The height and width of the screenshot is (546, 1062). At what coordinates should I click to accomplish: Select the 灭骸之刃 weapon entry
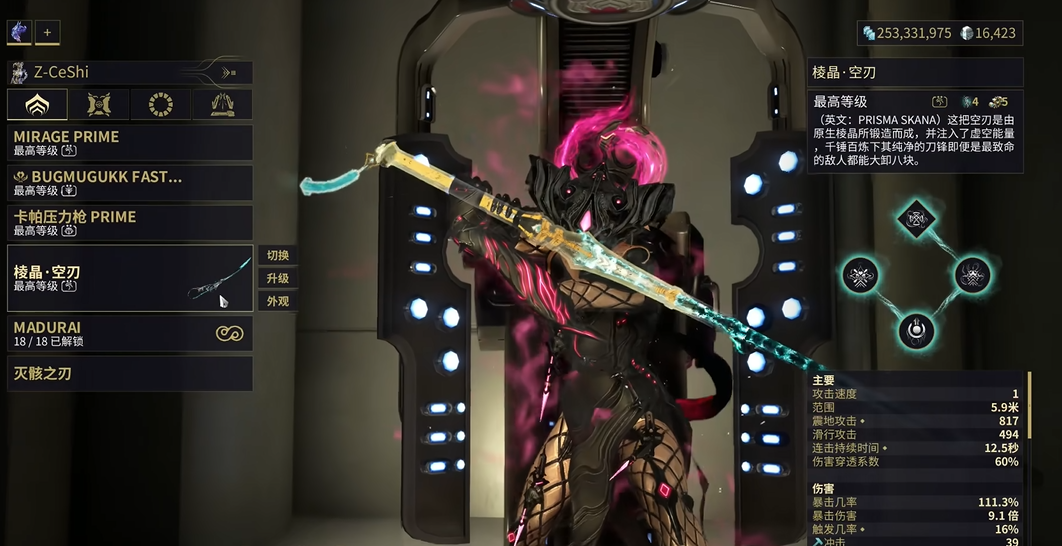pyautogui.click(x=130, y=374)
